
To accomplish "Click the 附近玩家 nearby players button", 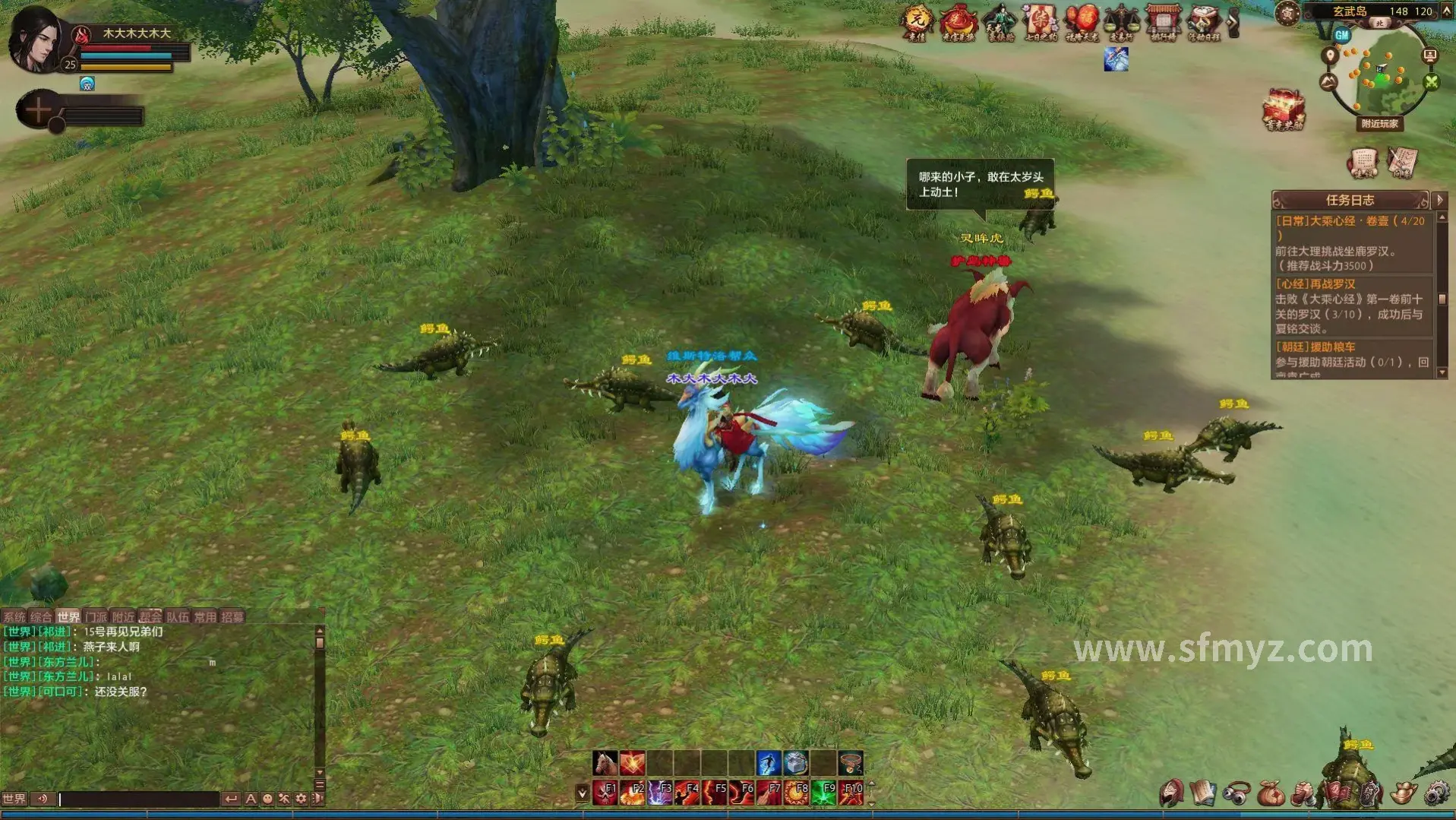I will coord(1379,123).
